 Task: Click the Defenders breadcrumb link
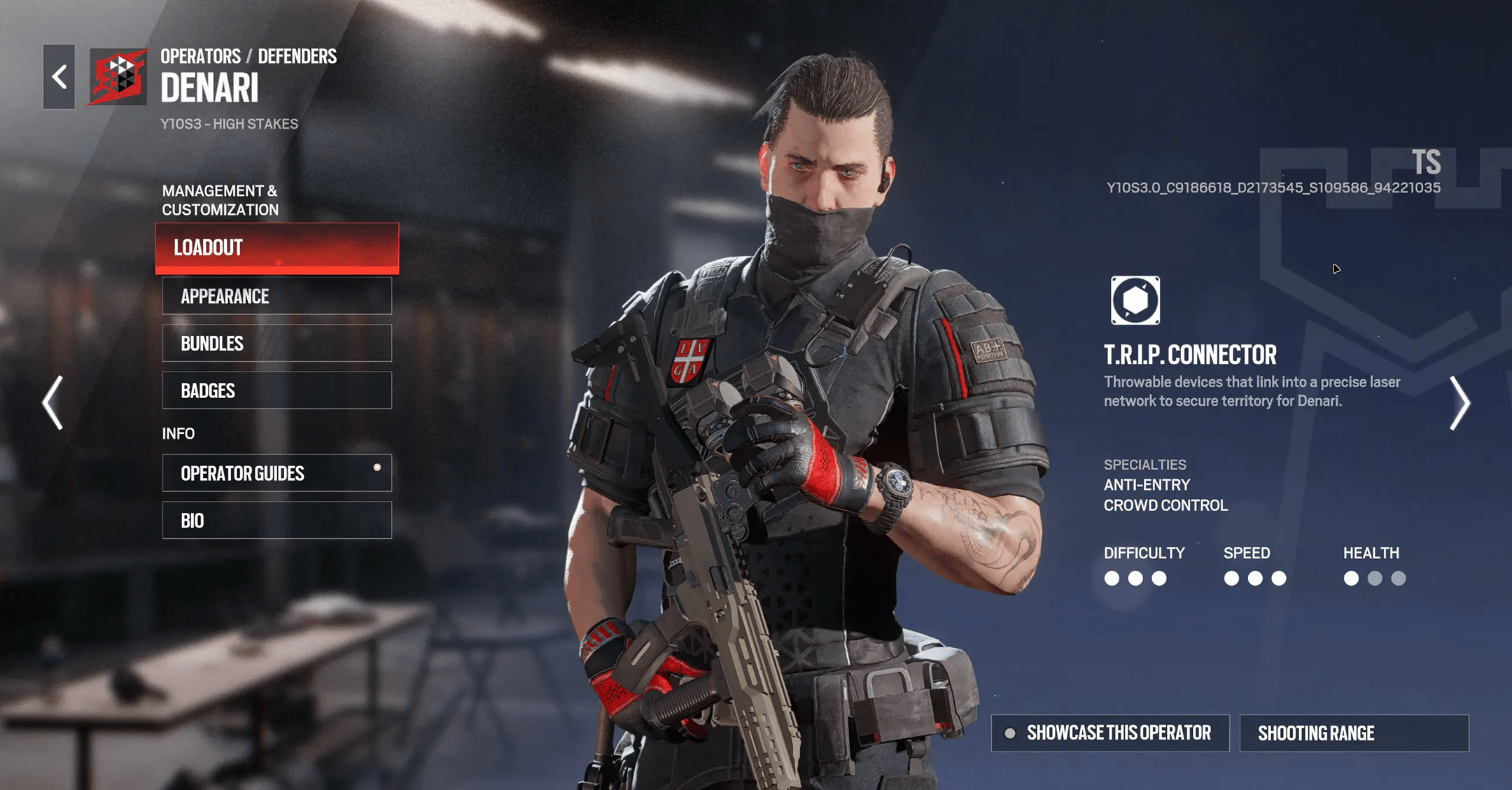point(297,57)
